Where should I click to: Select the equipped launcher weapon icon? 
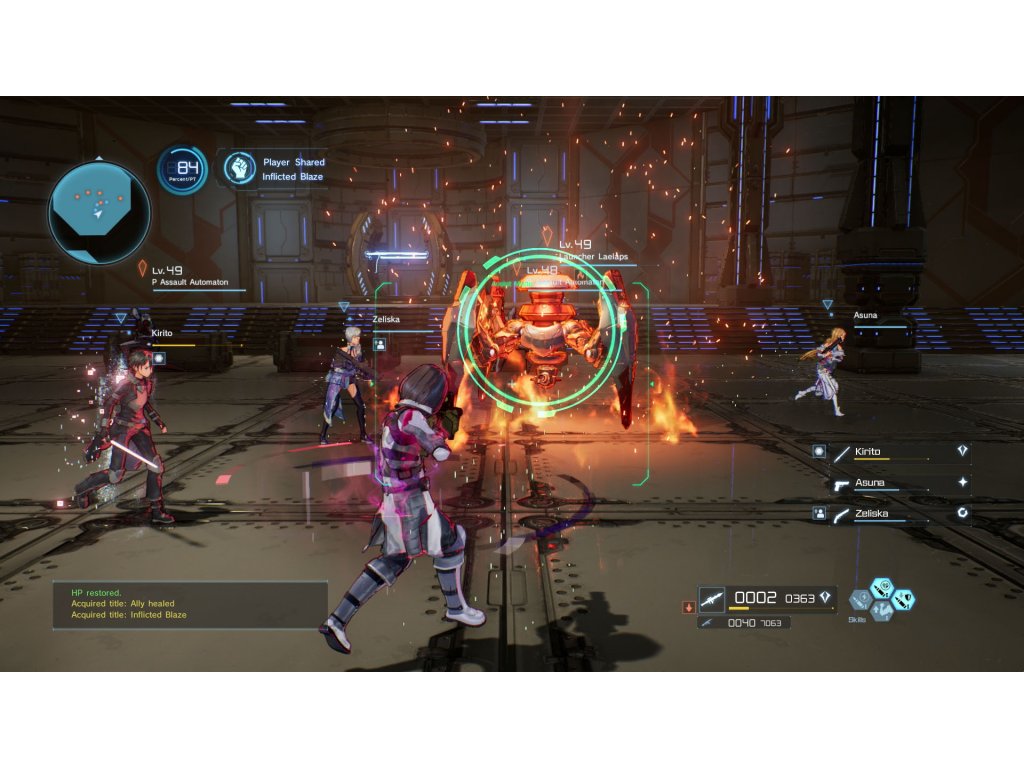712,598
